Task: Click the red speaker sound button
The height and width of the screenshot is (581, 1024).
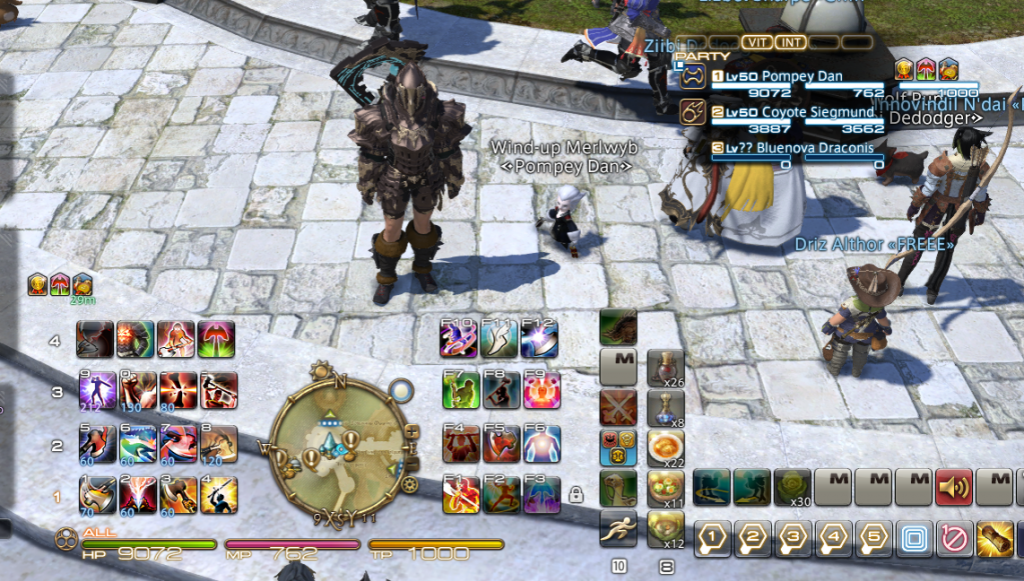Action: [954, 488]
